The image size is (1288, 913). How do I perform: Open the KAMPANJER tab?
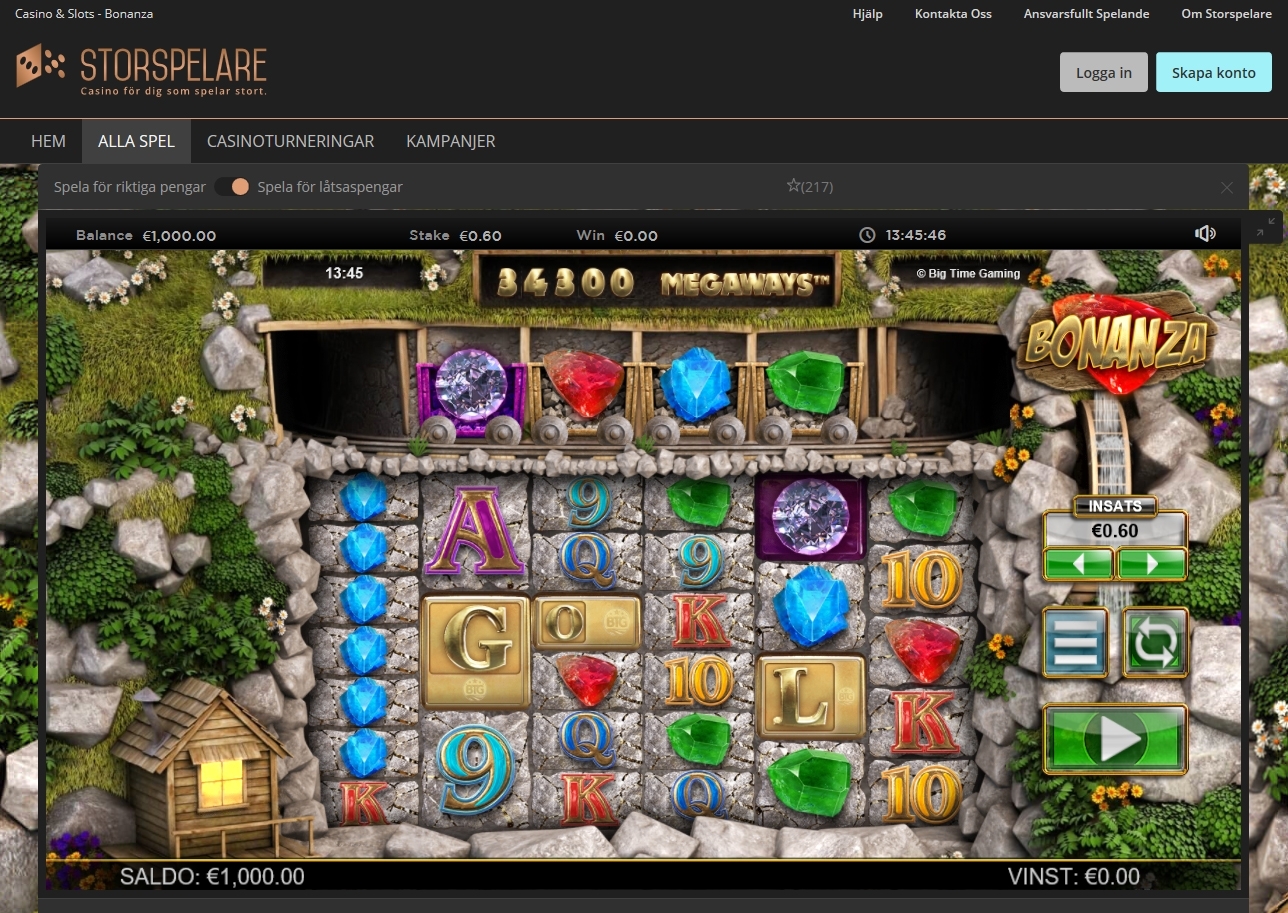(x=450, y=141)
